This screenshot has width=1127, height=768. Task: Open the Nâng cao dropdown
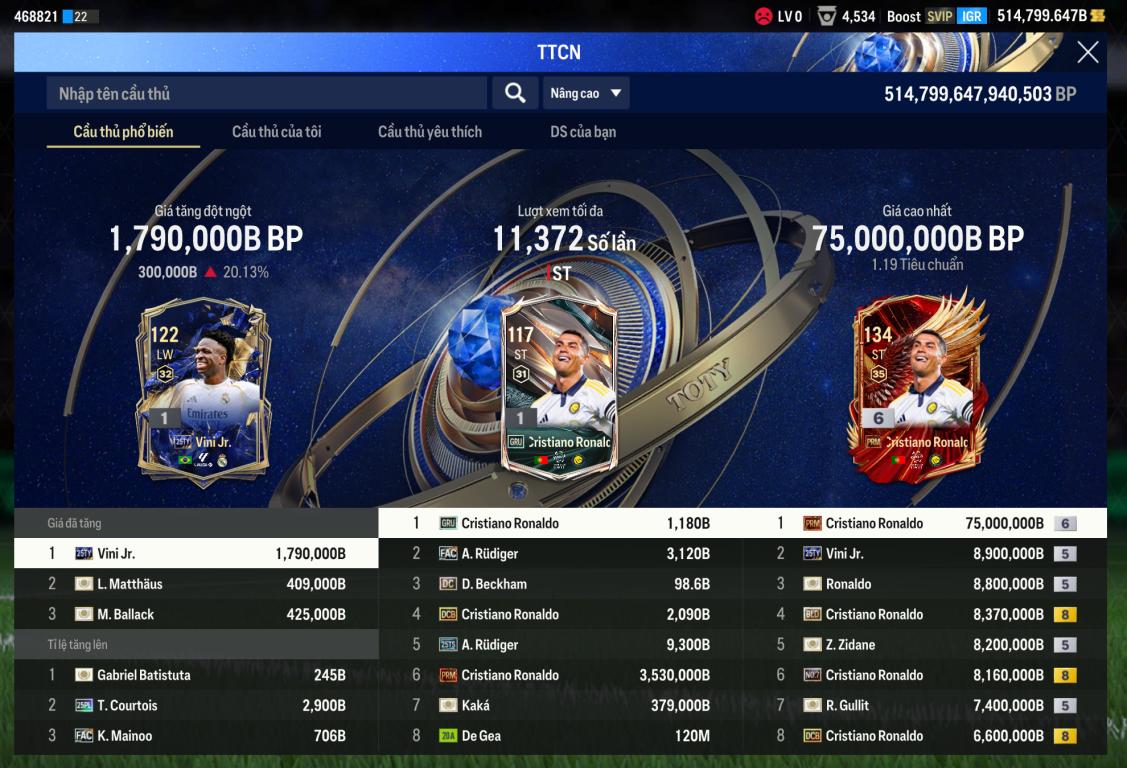tap(586, 93)
